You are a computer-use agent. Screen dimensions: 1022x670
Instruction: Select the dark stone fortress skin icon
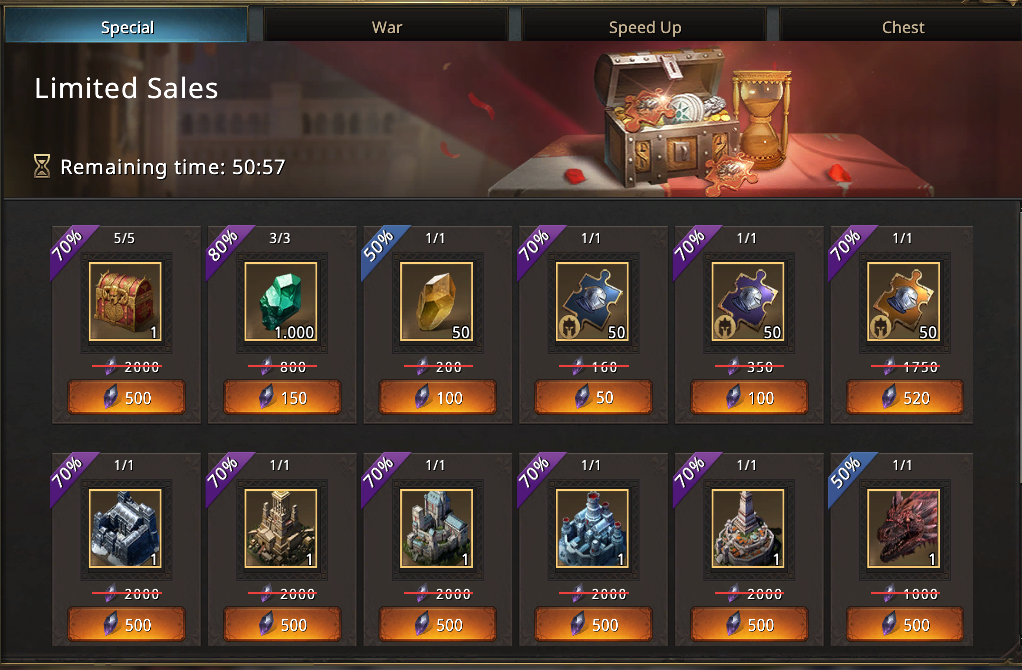(126, 529)
